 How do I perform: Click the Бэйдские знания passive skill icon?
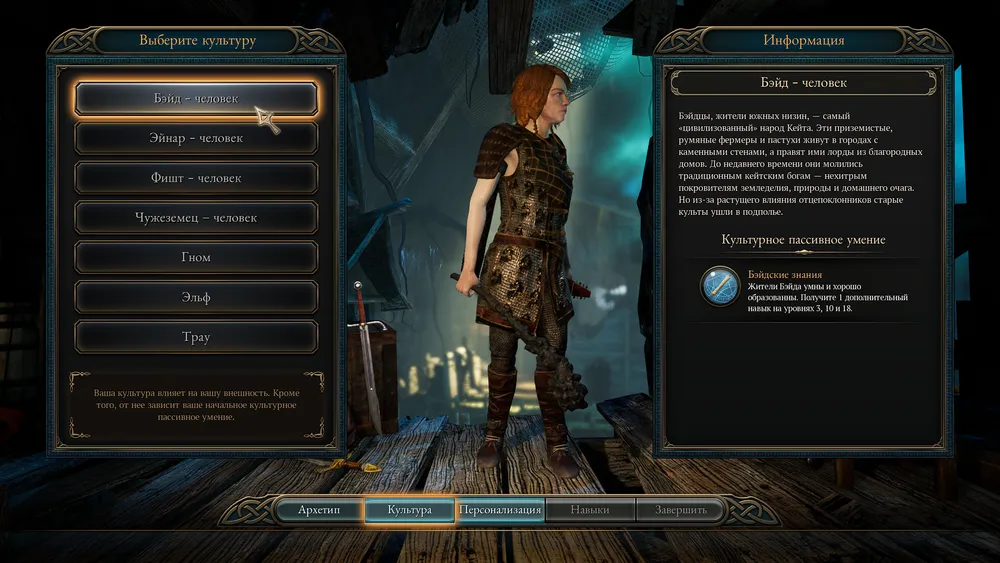[720, 286]
